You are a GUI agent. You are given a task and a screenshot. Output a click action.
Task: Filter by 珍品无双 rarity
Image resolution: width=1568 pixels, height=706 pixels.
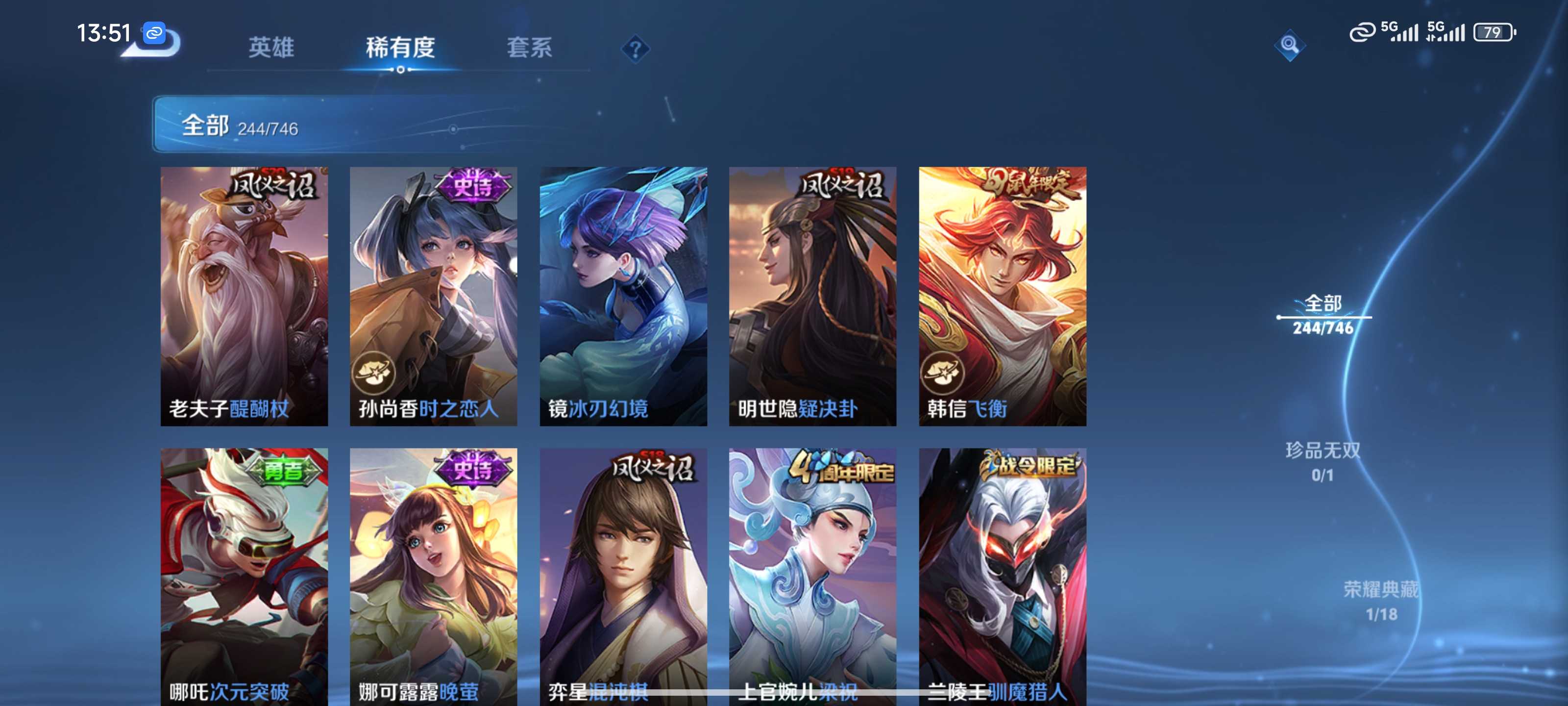click(1322, 462)
